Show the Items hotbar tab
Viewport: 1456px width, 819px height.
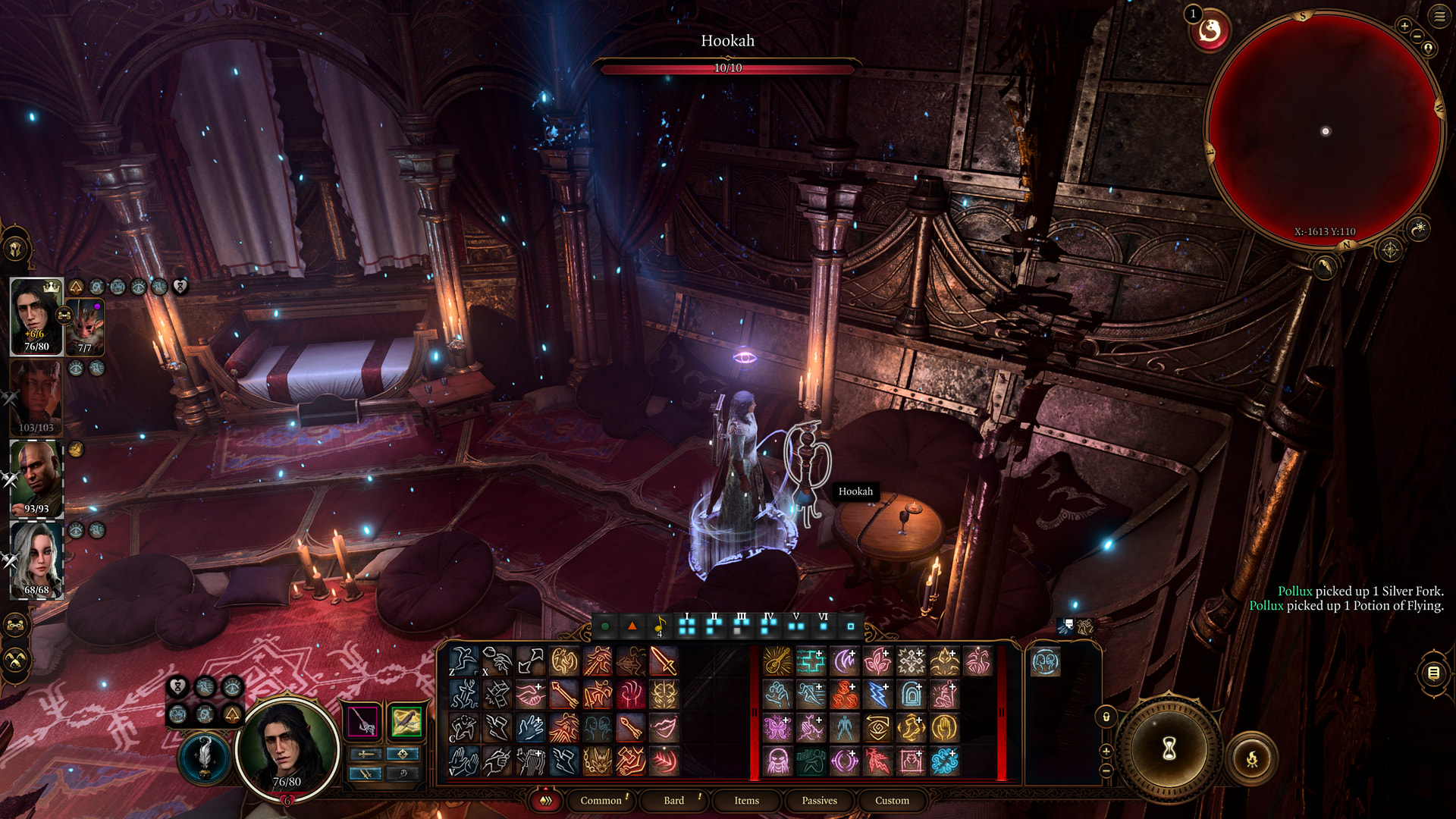pyautogui.click(x=746, y=801)
